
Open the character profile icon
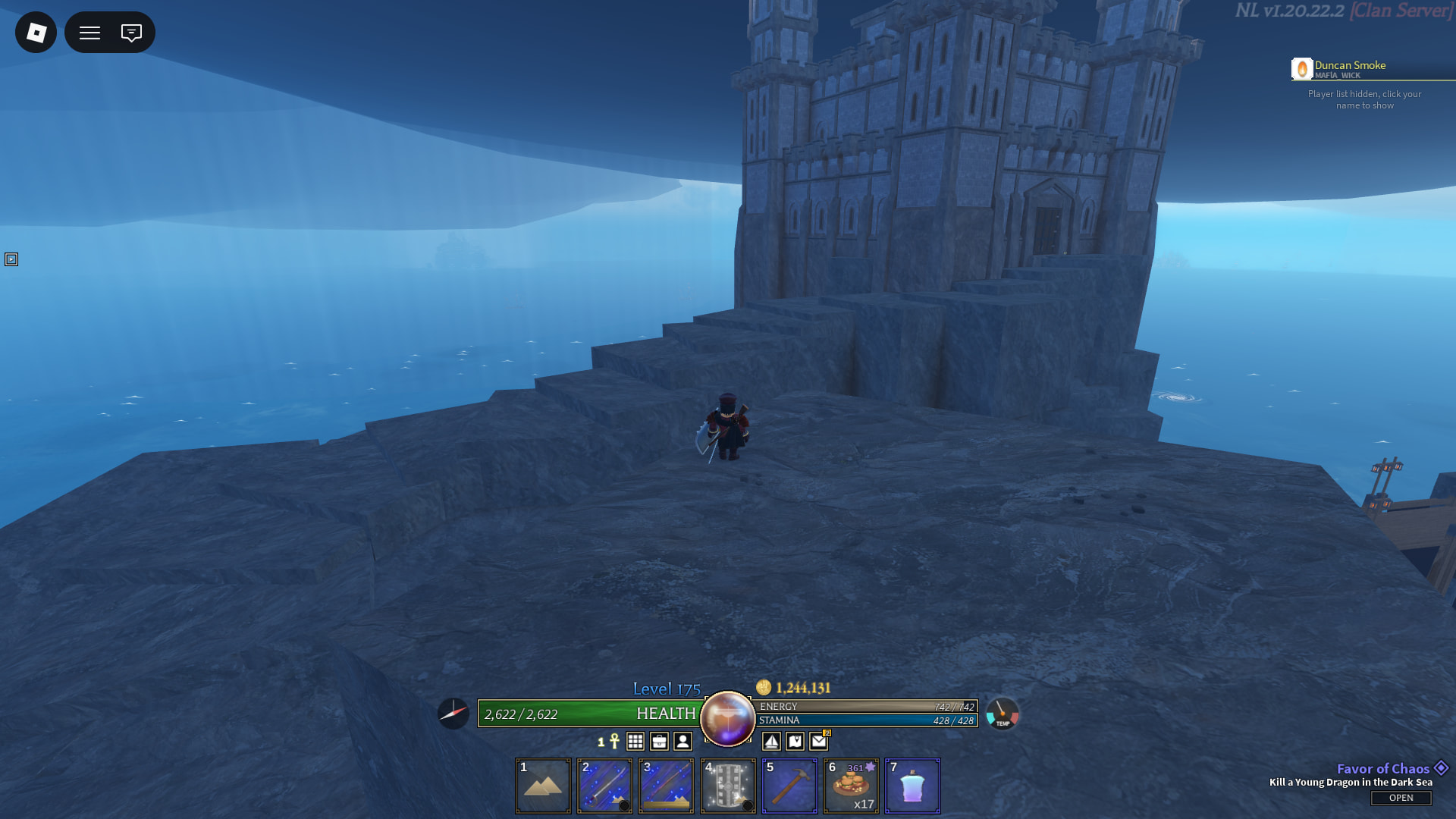[x=682, y=742]
